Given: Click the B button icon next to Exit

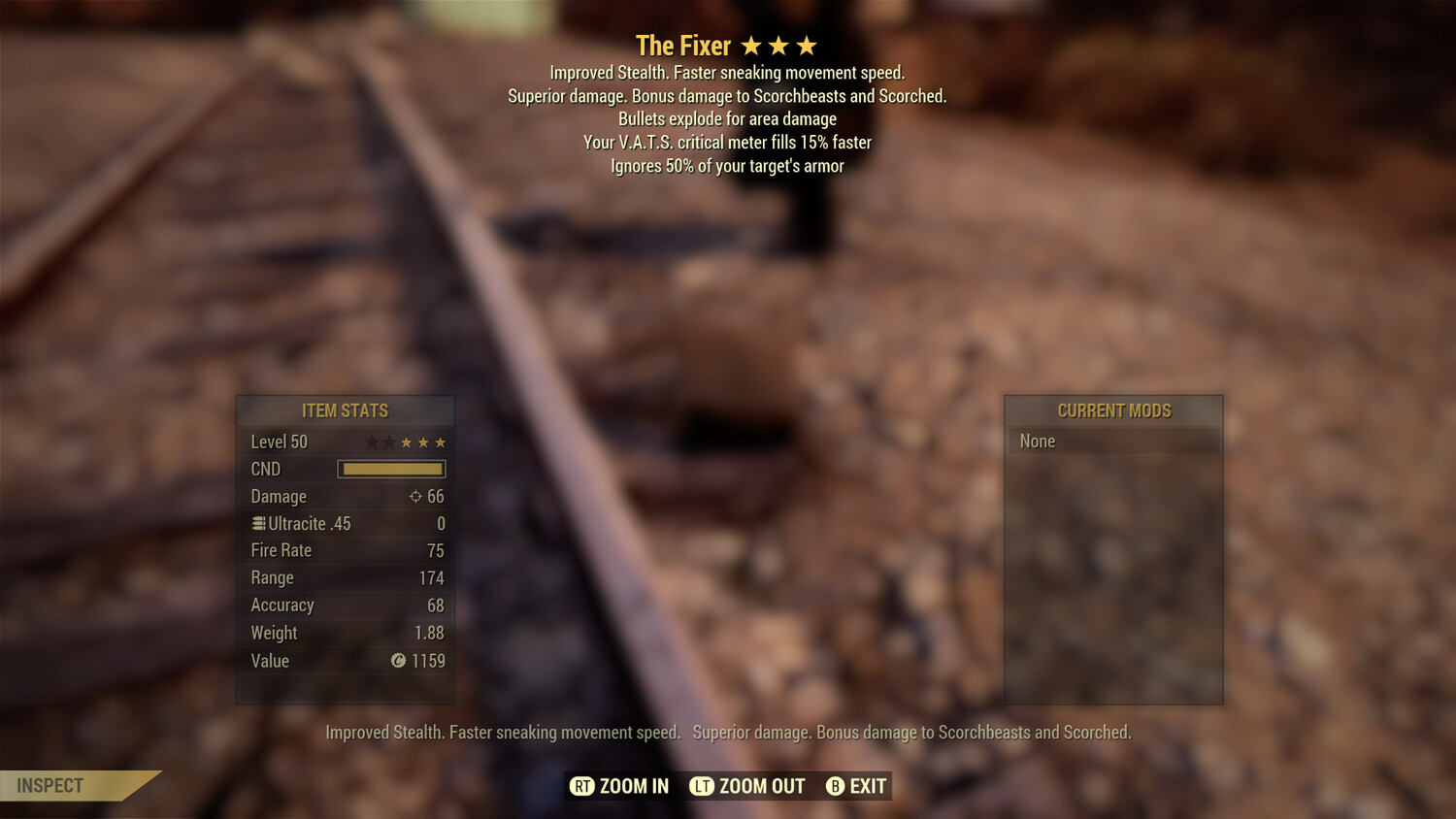Looking at the screenshot, I should (x=835, y=786).
